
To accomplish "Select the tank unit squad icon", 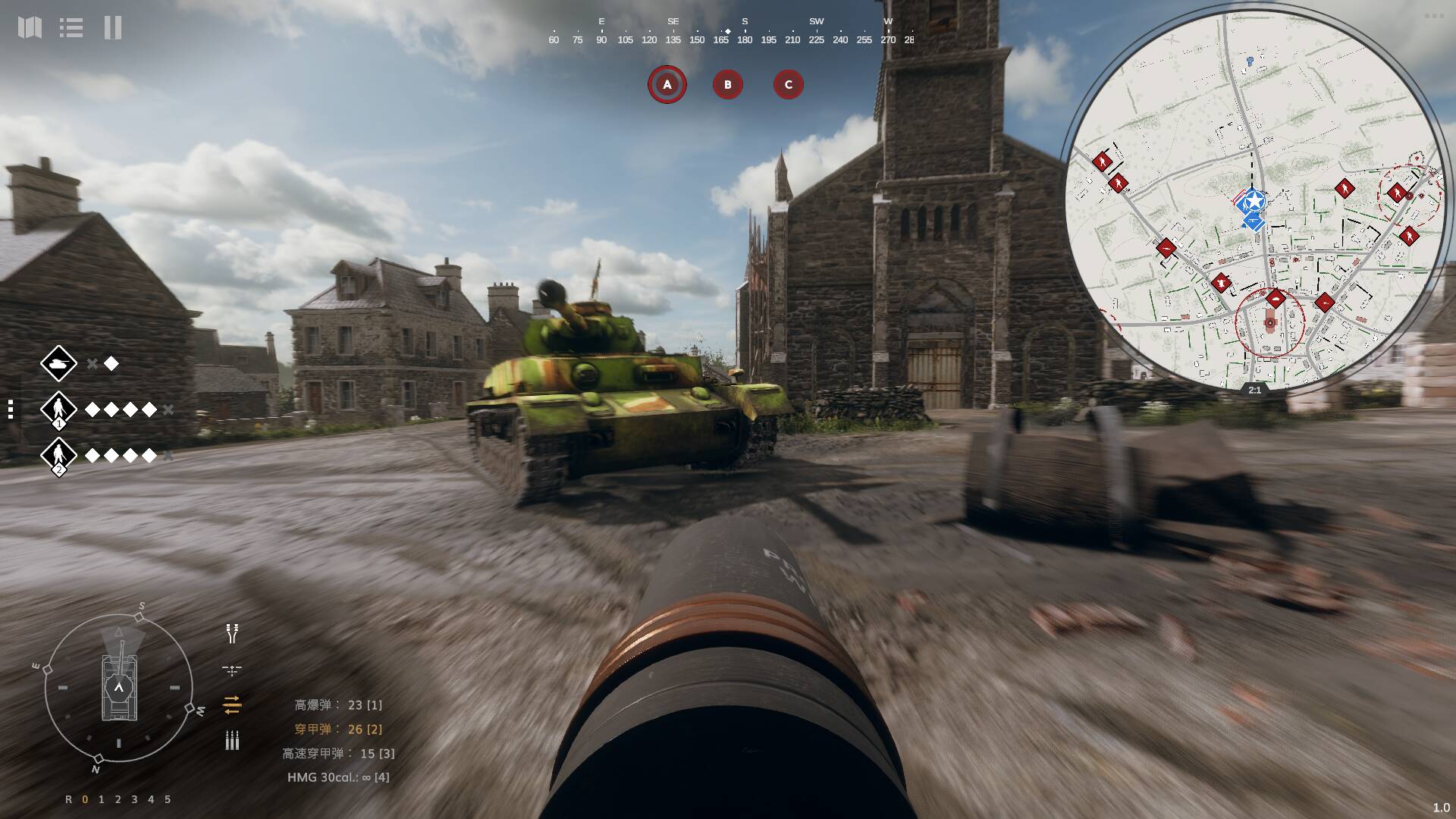I will point(58,364).
